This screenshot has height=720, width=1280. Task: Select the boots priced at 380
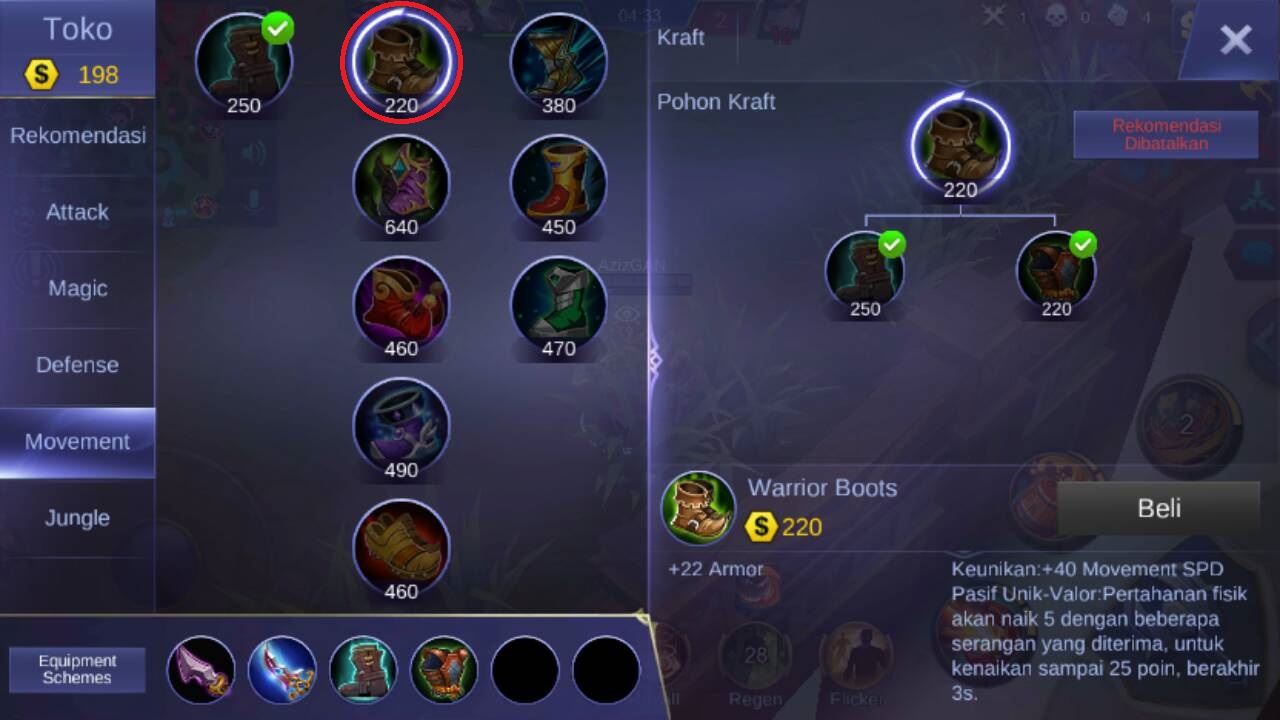point(558,62)
